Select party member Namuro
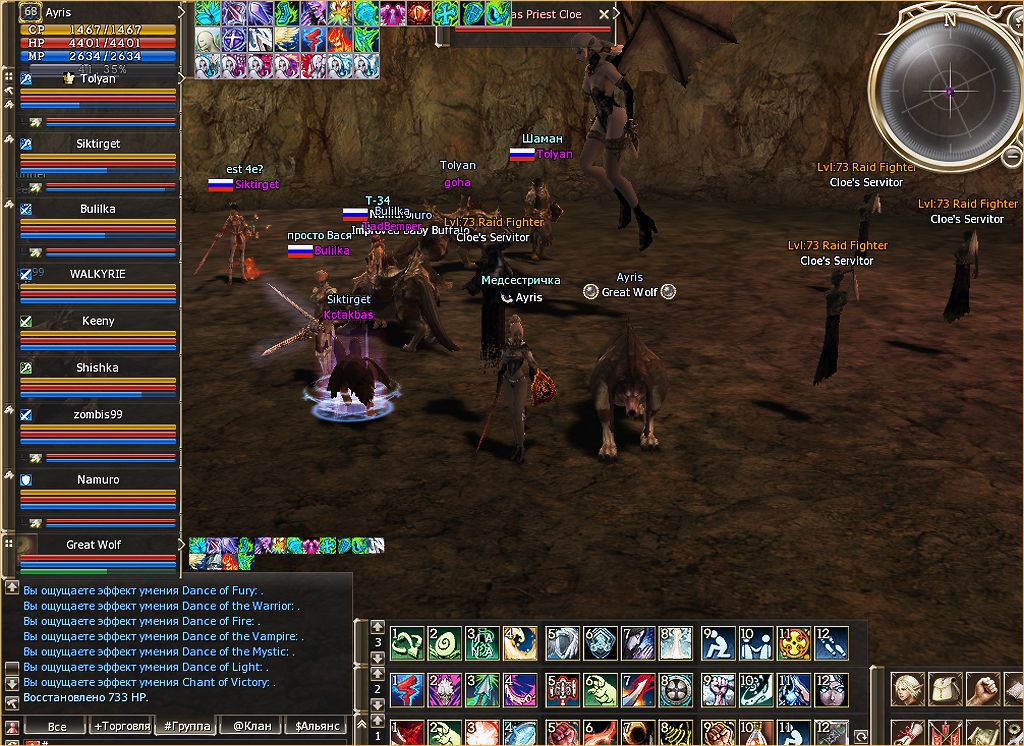 (98, 480)
